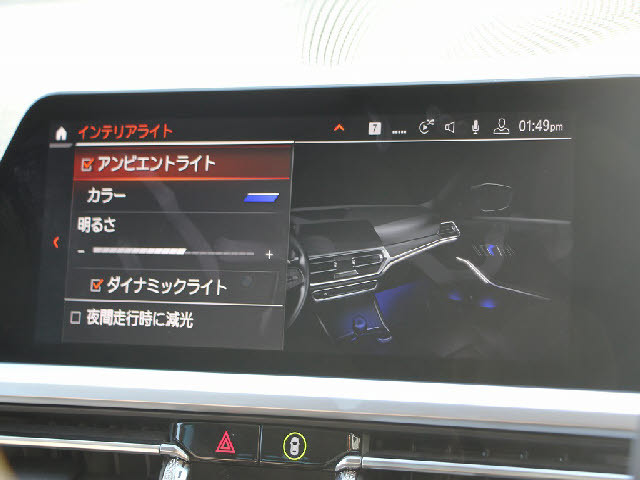Open the カラー color selection row

(180, 196)
